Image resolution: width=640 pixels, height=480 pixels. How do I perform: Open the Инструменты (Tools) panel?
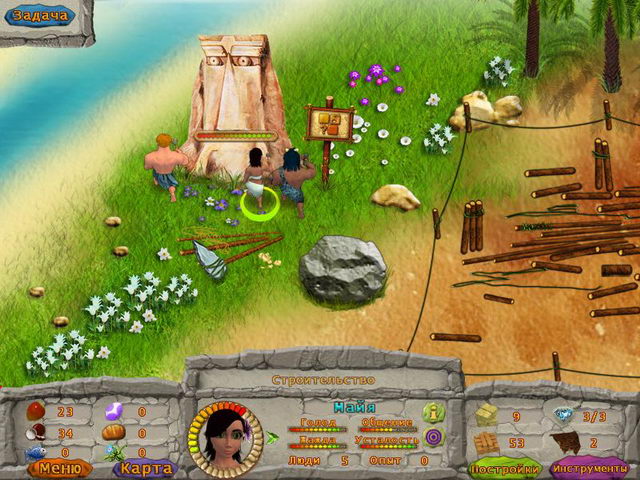point(589,468)
